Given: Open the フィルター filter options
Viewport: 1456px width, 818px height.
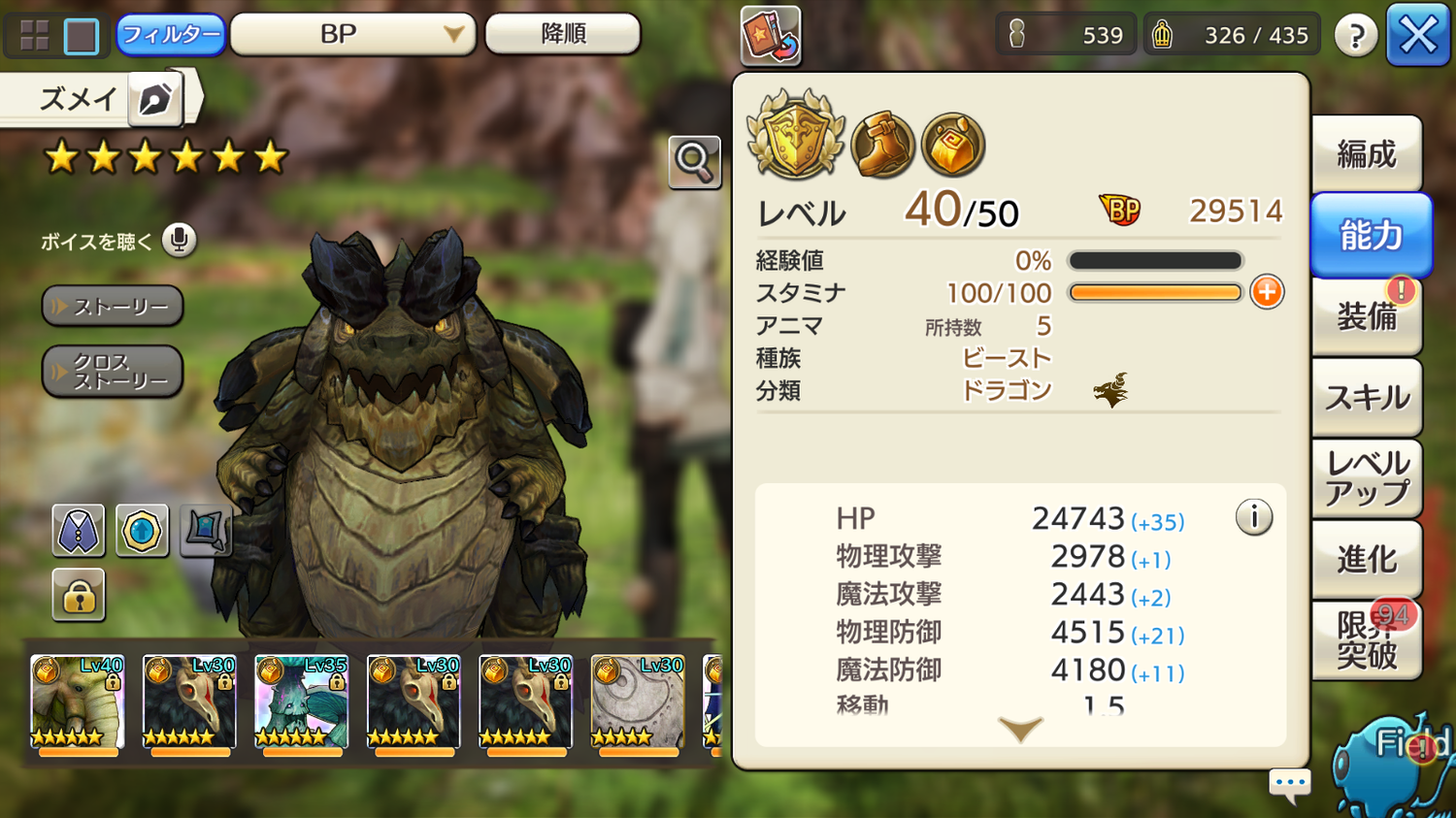Looking at the screenshot, I should tap(171, 35).
